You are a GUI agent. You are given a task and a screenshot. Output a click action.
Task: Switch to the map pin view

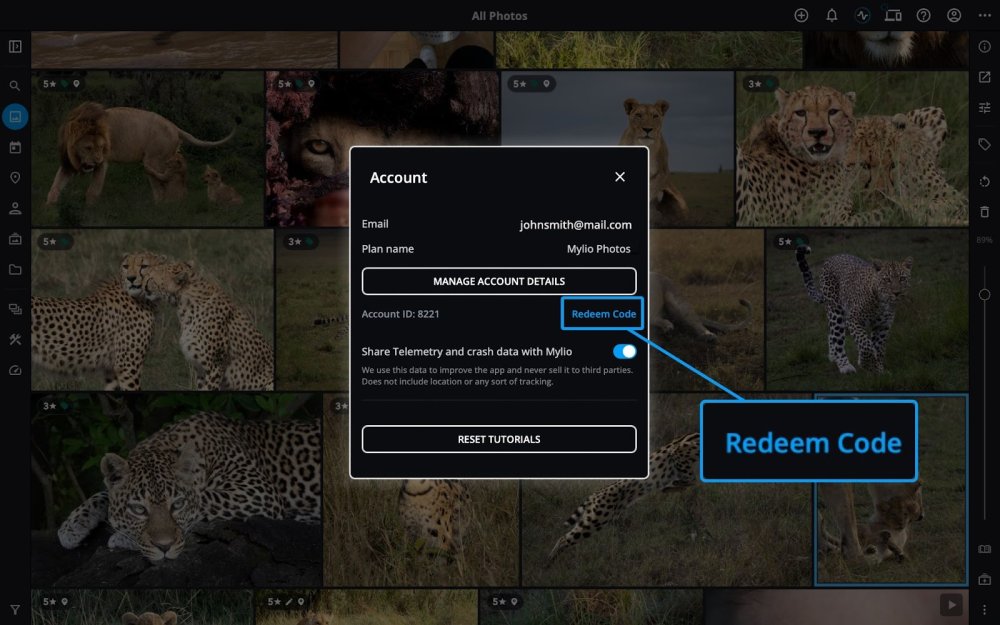[15, 178]
